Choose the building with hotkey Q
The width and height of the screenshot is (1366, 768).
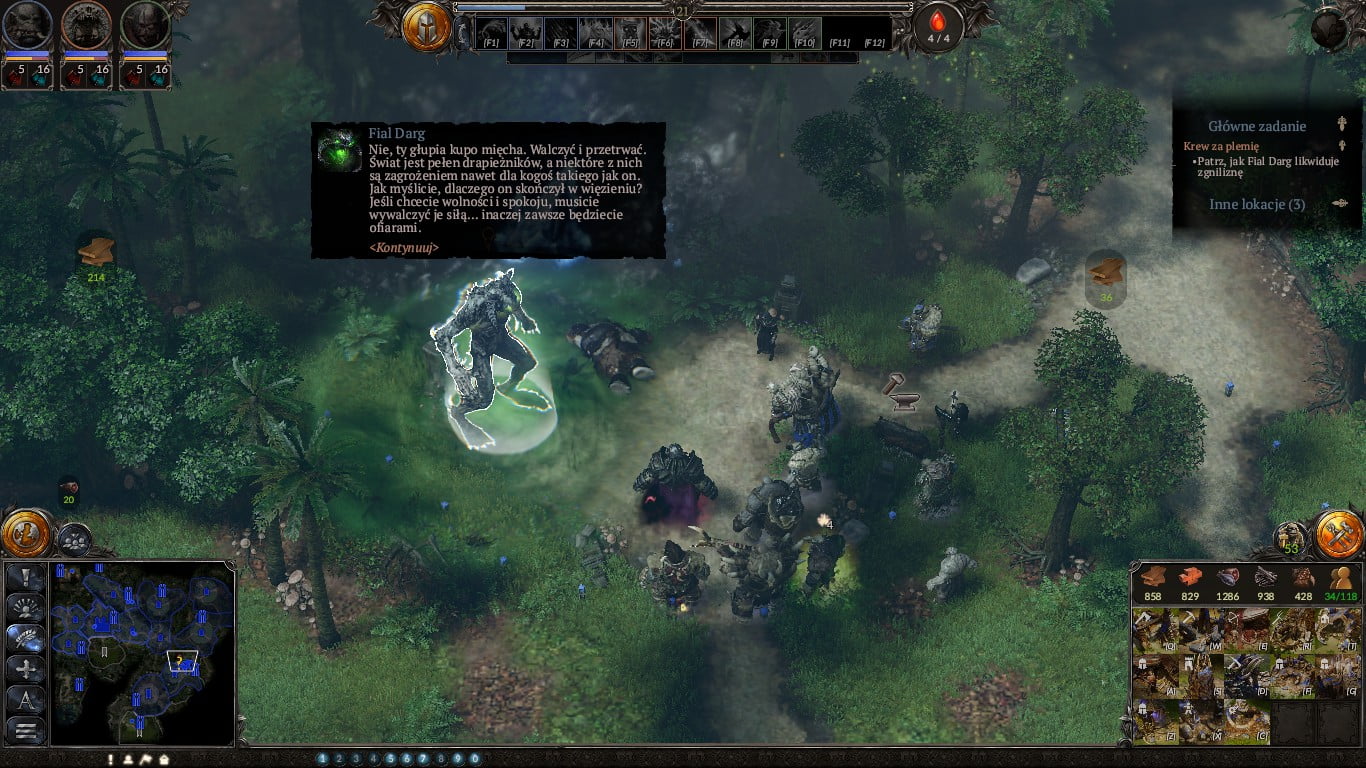(x=1155, y=632)
